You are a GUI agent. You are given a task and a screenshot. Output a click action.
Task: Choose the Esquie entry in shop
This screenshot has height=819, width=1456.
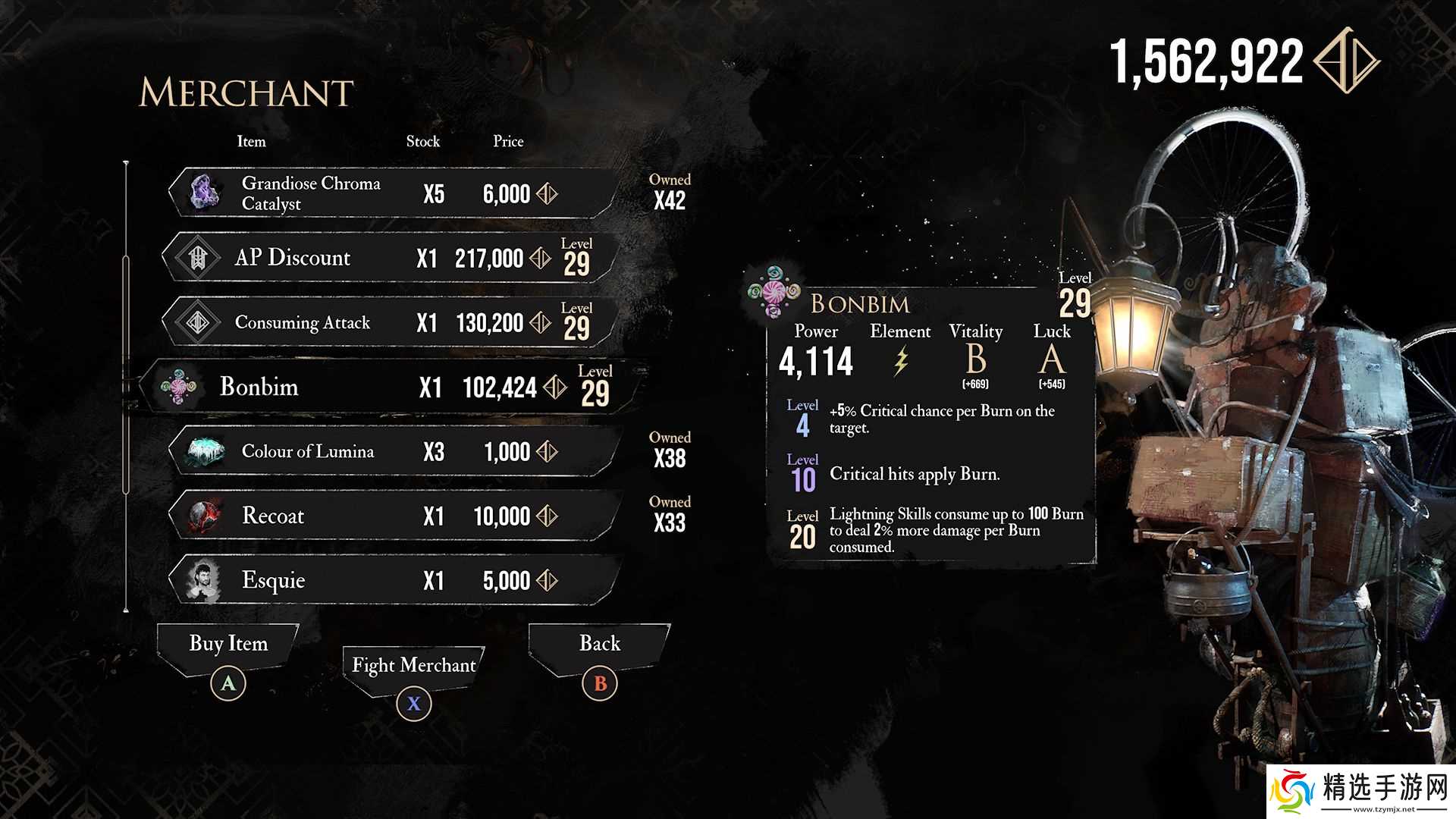click(x=391, y=580)
